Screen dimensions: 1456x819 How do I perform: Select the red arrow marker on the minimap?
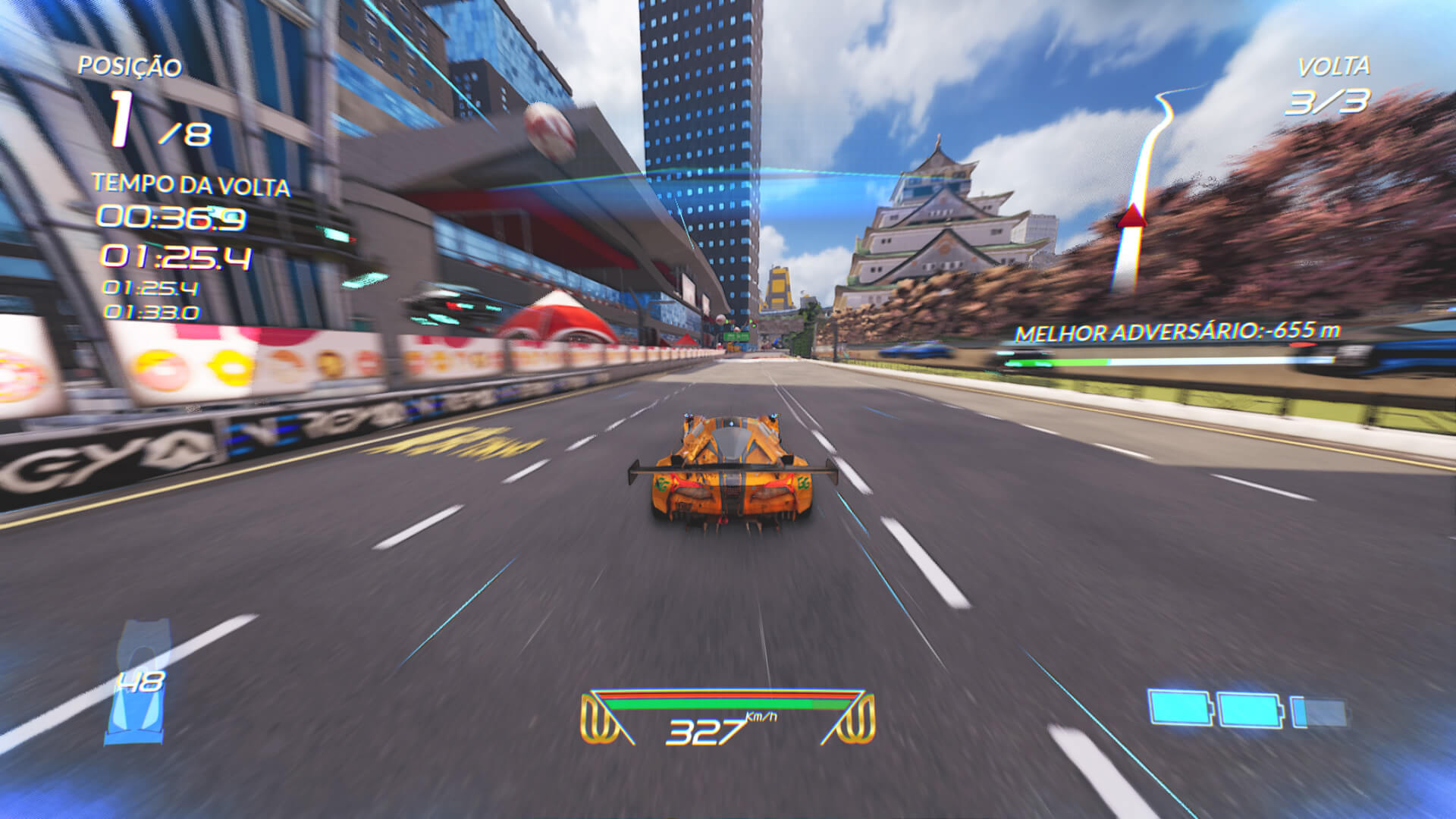pos(1131,216)
